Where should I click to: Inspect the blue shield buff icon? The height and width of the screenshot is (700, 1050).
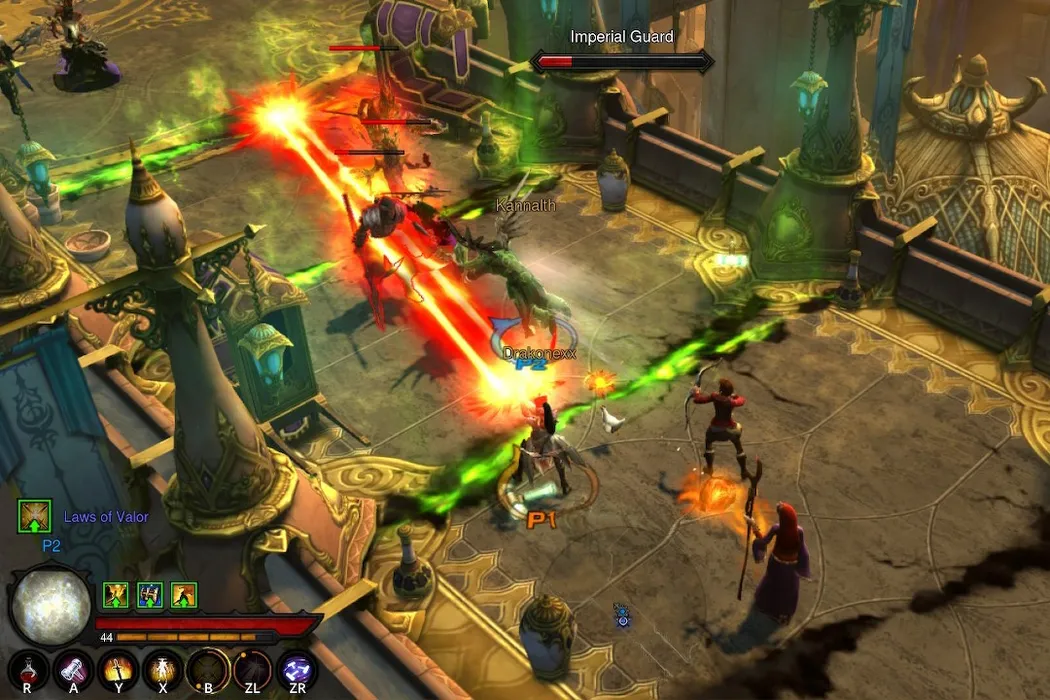150,596
